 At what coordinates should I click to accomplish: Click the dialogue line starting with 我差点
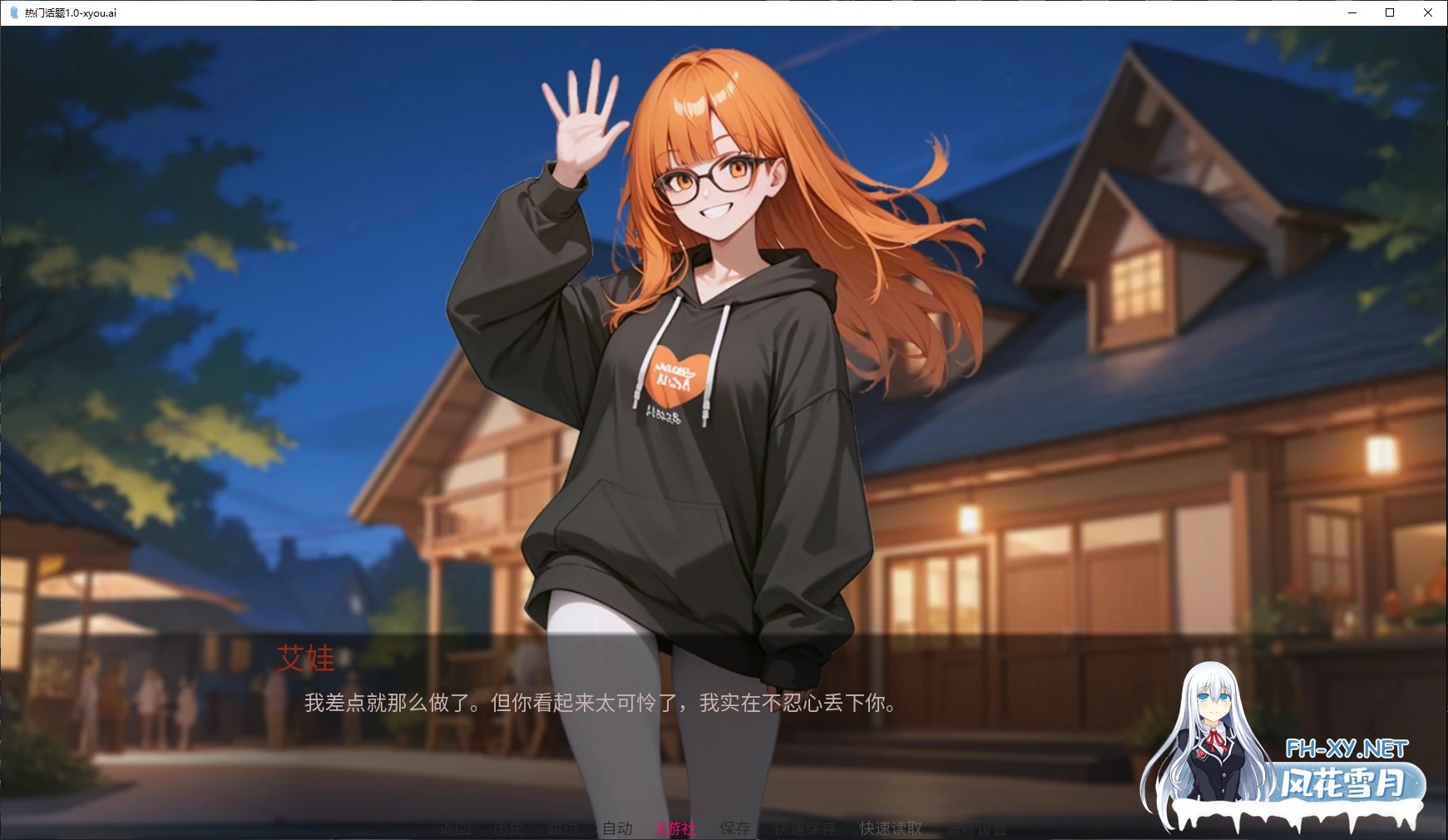(x=599, y=701)
